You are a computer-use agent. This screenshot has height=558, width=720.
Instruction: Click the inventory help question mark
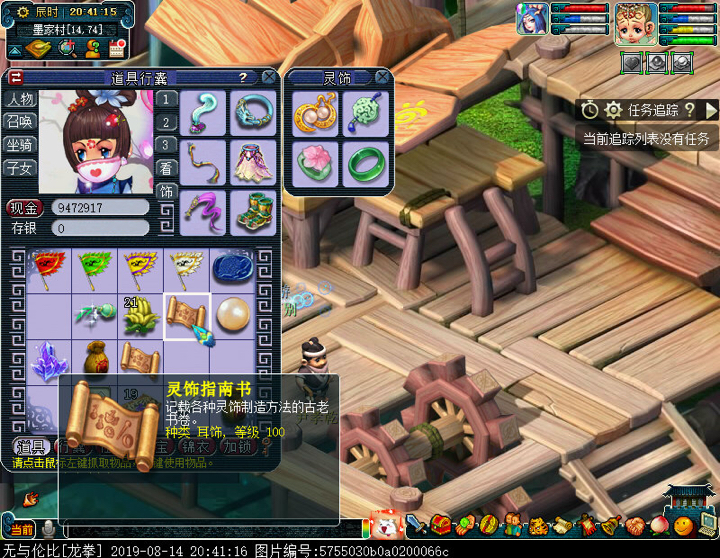point(242,77)
